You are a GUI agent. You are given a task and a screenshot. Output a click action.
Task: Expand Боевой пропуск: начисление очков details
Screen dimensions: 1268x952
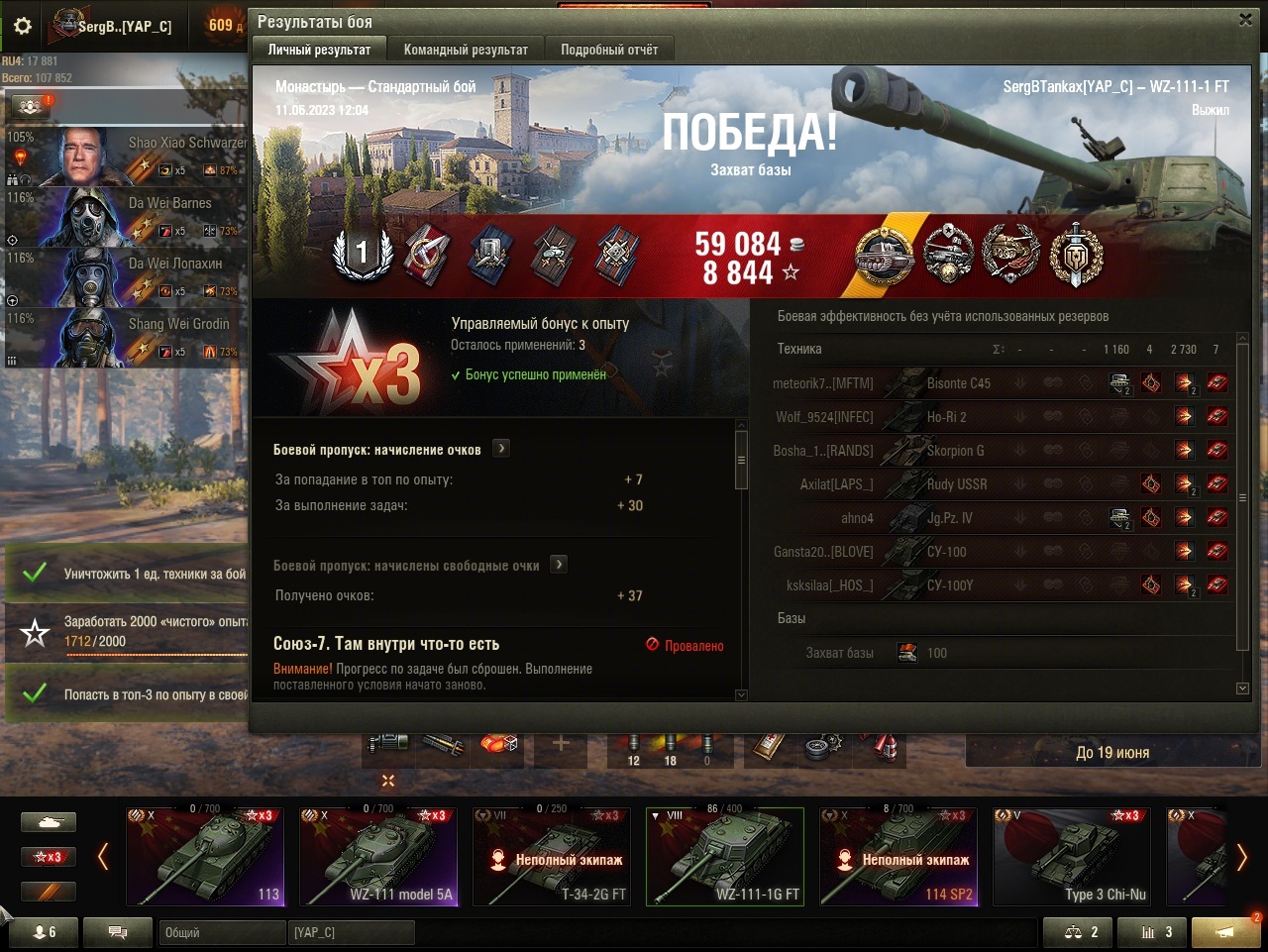point(502,449)
